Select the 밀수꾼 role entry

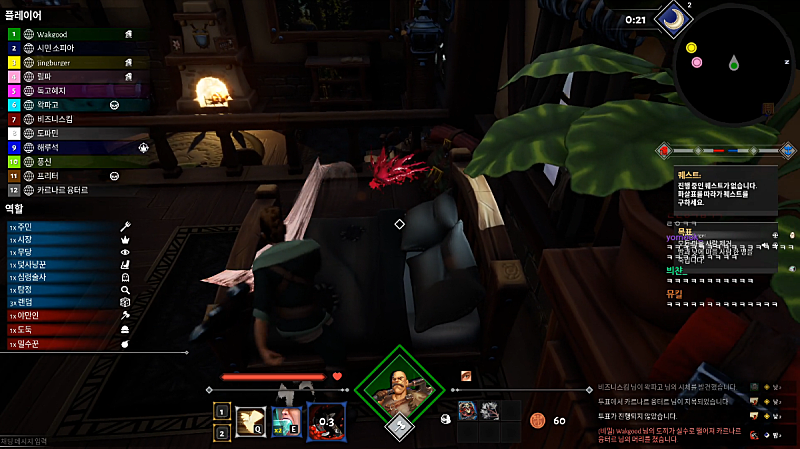coord(60,343)
